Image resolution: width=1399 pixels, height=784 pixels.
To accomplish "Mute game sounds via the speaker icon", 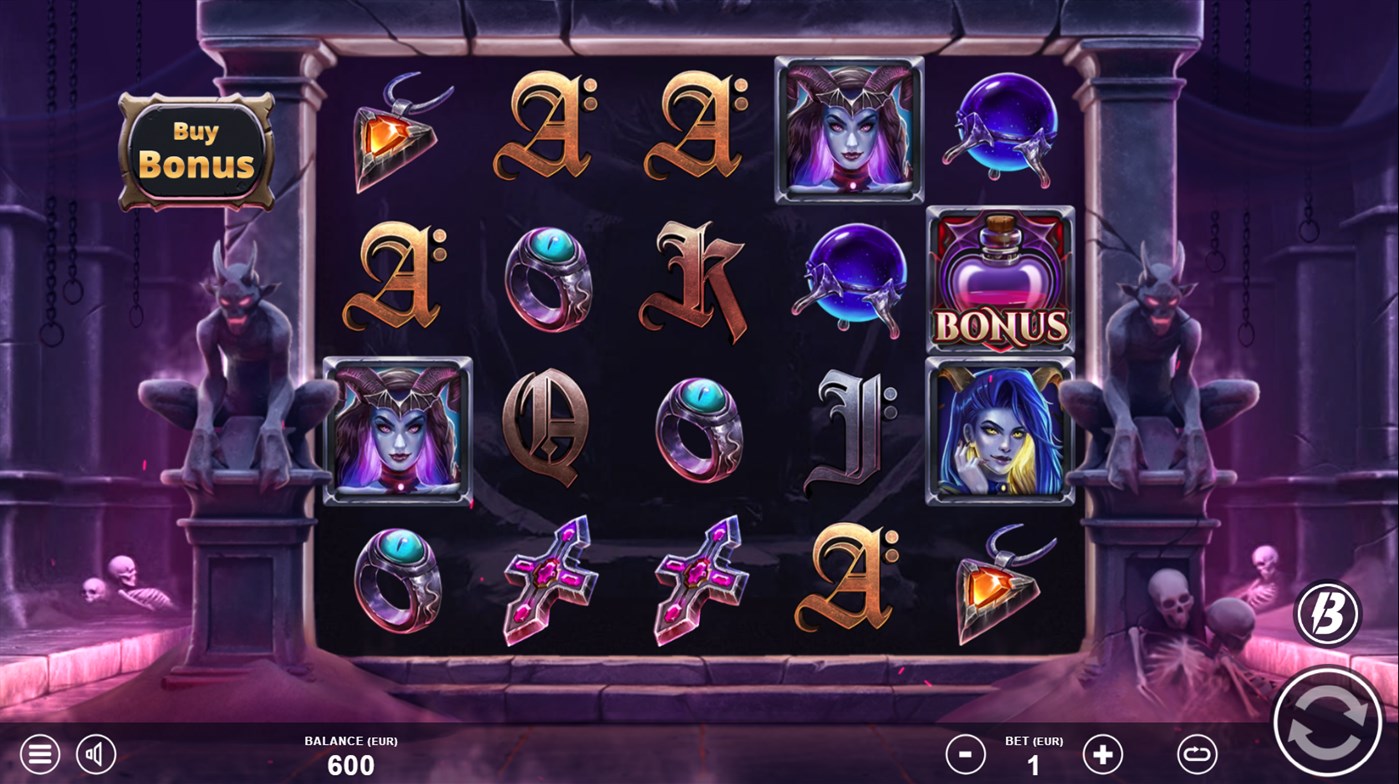I will tap(97, 753).
